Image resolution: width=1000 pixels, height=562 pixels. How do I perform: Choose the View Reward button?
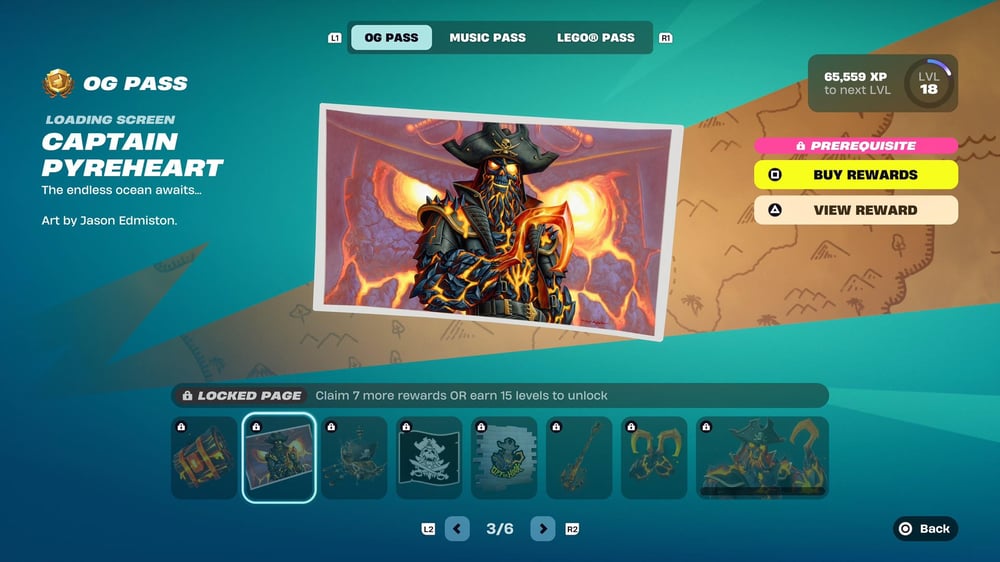tap(856, 210)
